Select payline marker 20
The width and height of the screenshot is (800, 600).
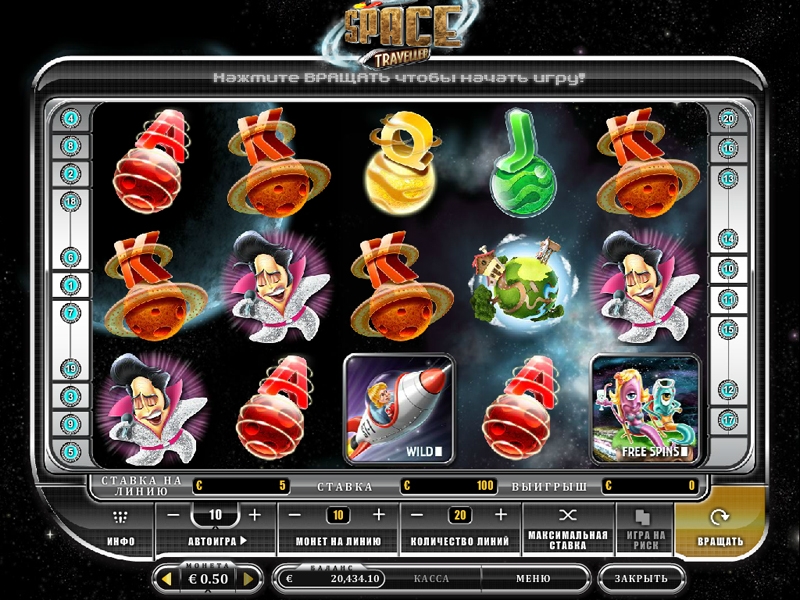coord(728,119)
